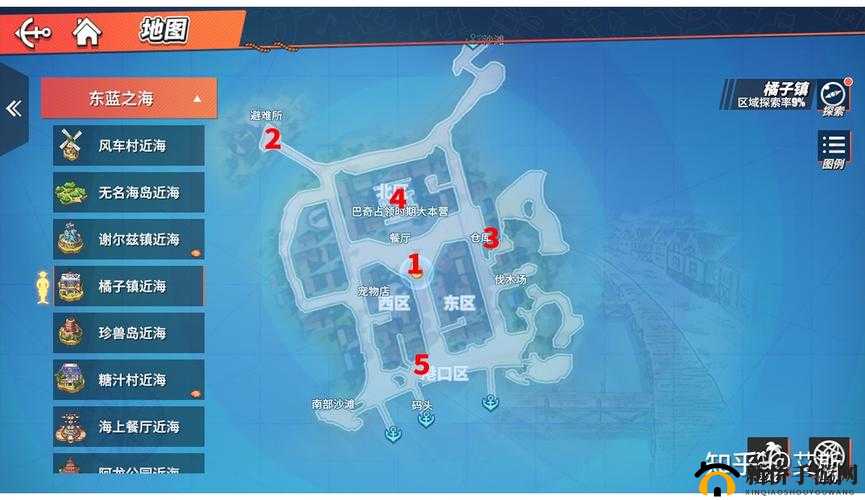
Task: Choose 海上餐厅近海 from the list
Action: (129, 426)
